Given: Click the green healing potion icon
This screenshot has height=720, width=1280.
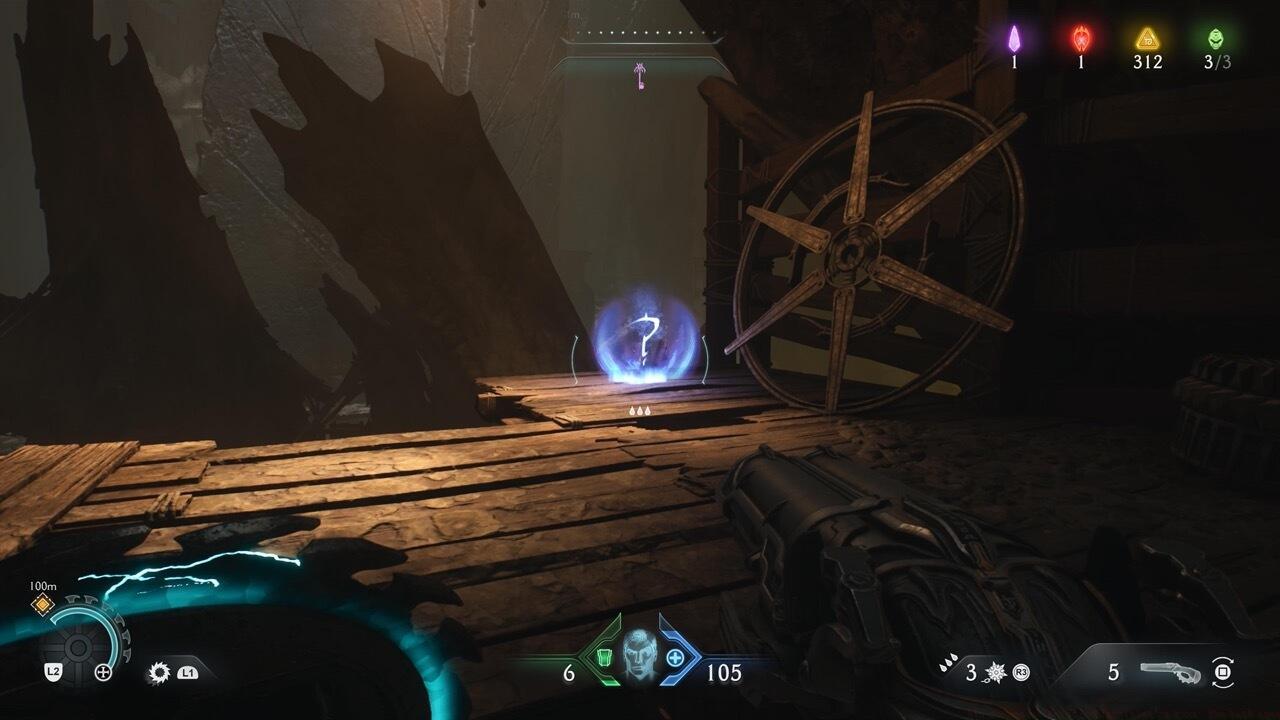Looking at the screenshot, I should (604, 657).
